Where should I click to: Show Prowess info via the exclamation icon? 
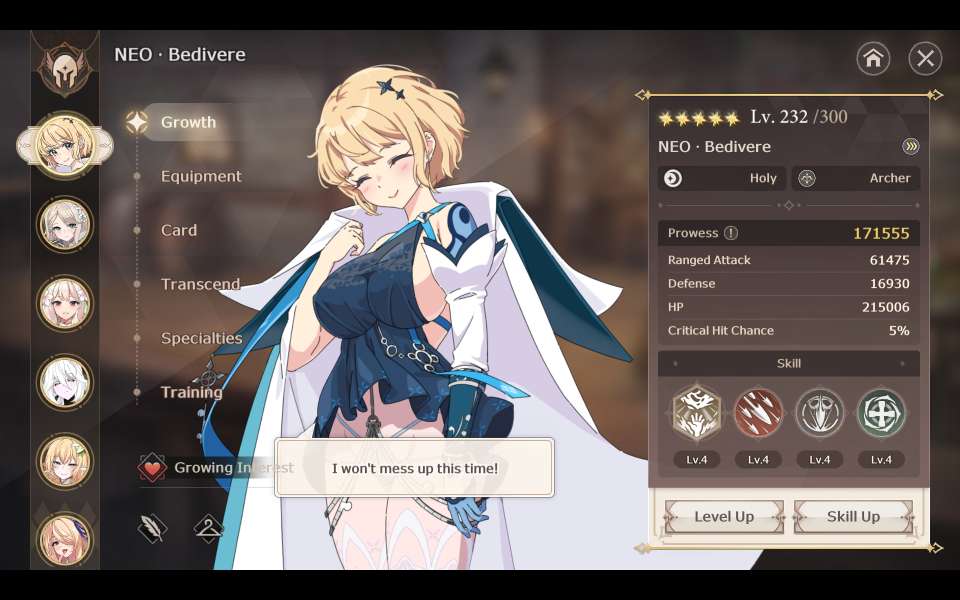pos(731,233)
